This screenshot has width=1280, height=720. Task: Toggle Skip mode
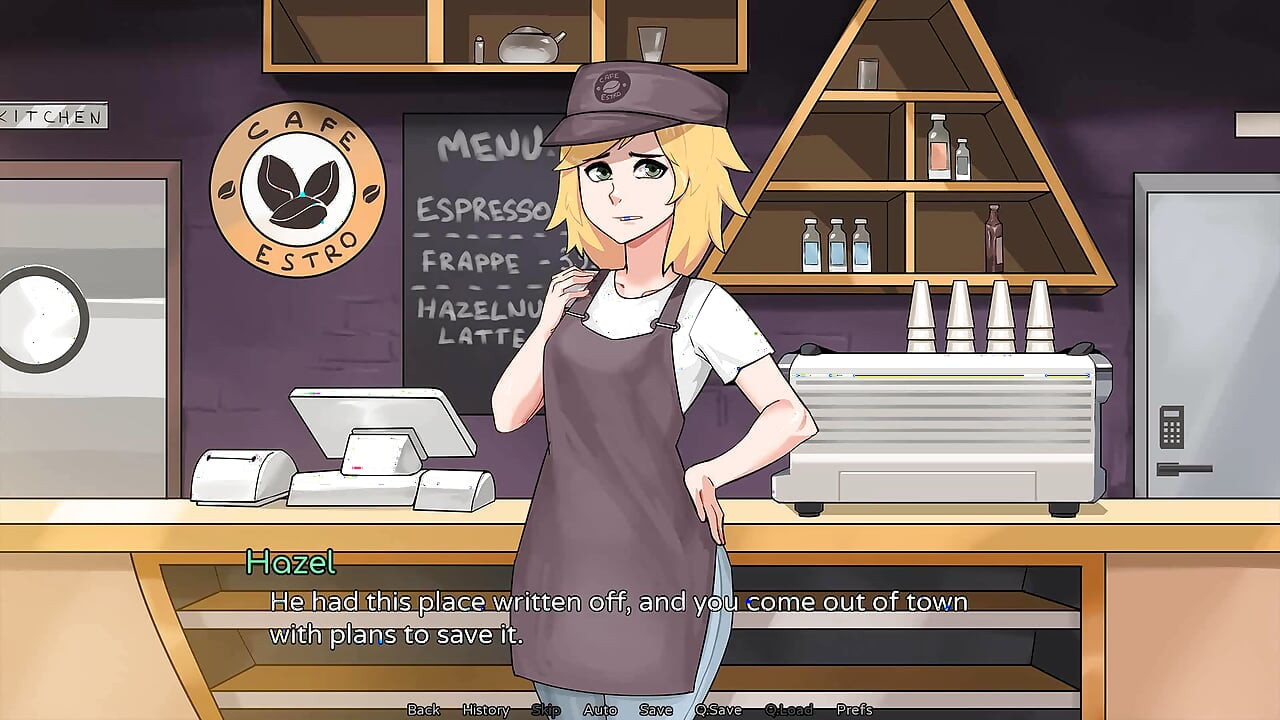tap(545, 710)
